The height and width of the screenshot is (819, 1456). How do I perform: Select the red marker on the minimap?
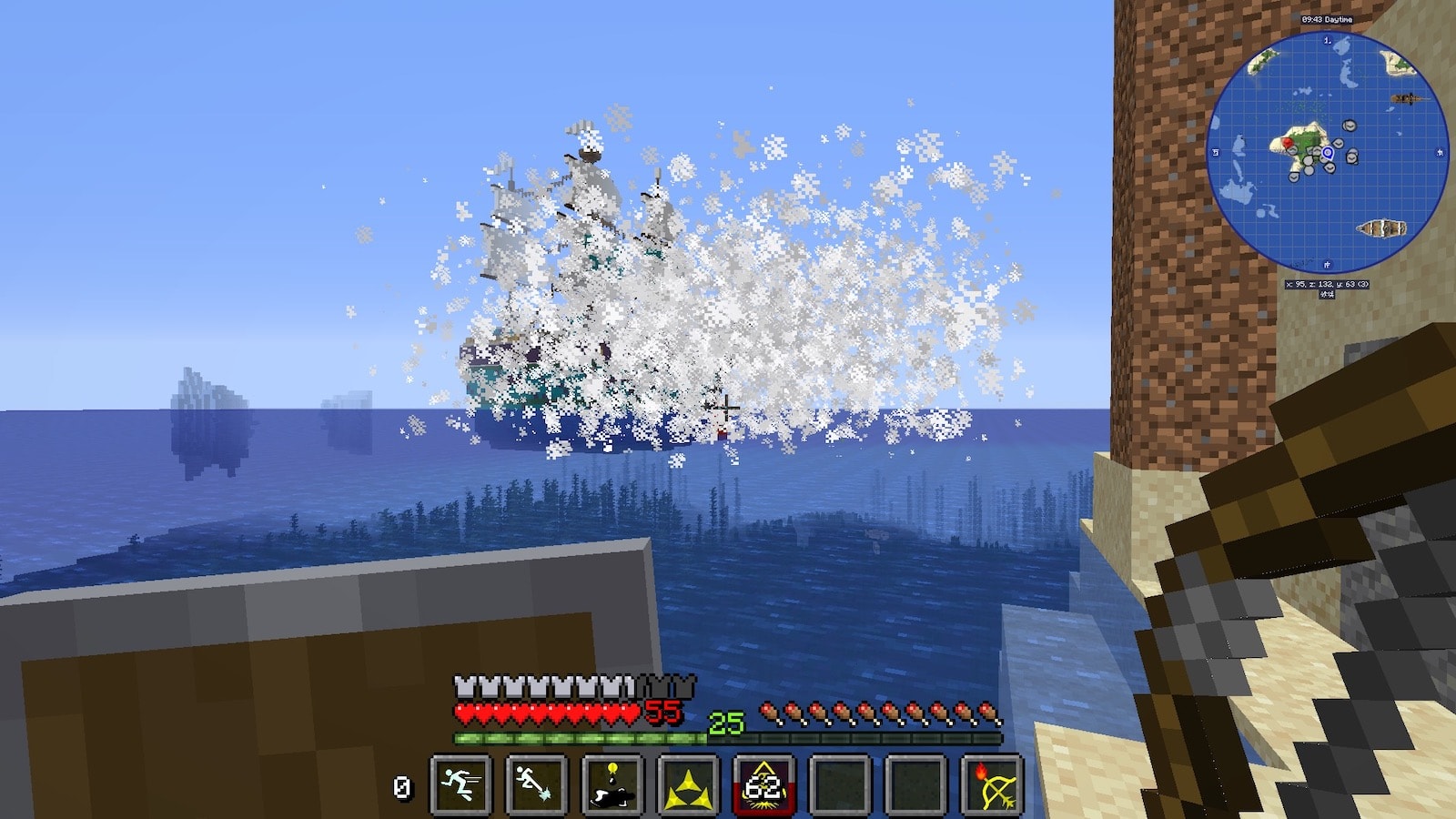pos(1286,143)
